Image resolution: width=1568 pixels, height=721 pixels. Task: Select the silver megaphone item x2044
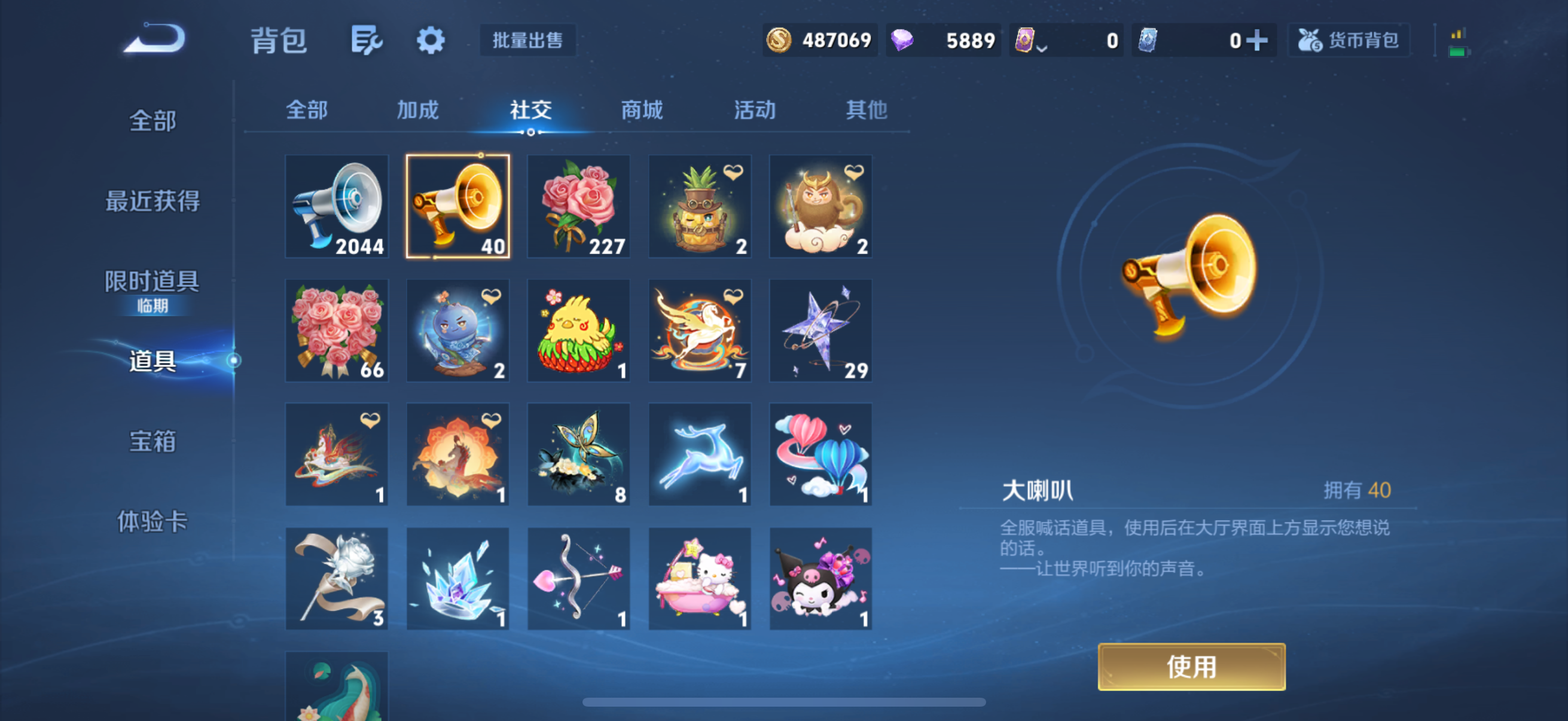pos(337,207)
